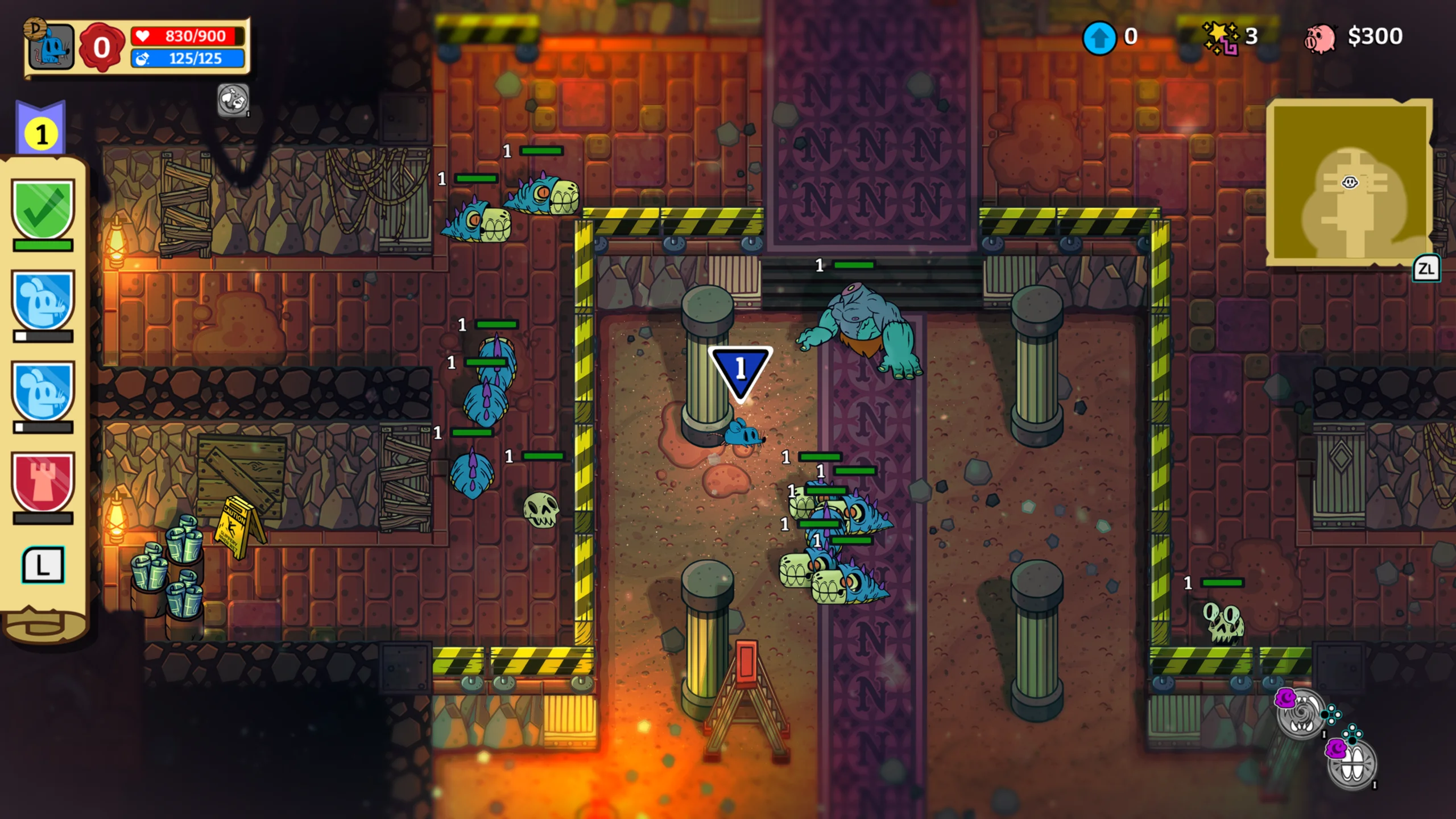
Task: Choose the red castle tower objective shield
Action: click(43, 481)
